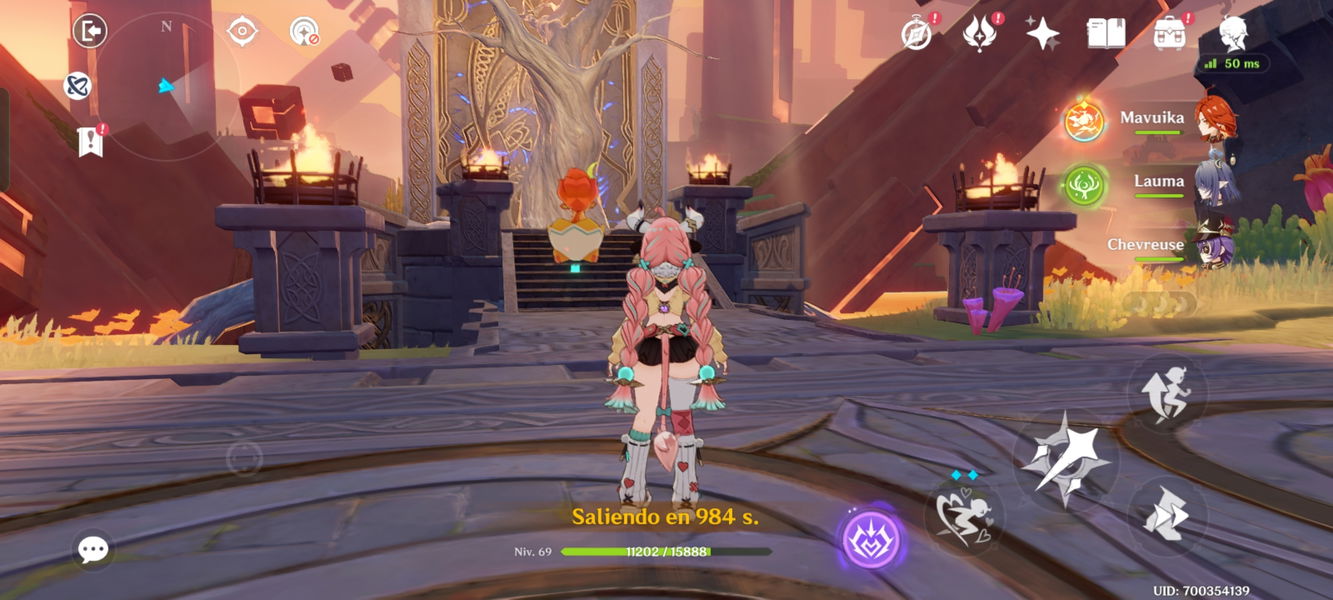Viewport: 1333px width, 600px height.
Task: Open the circular minimap
Action: coord(167,86)
